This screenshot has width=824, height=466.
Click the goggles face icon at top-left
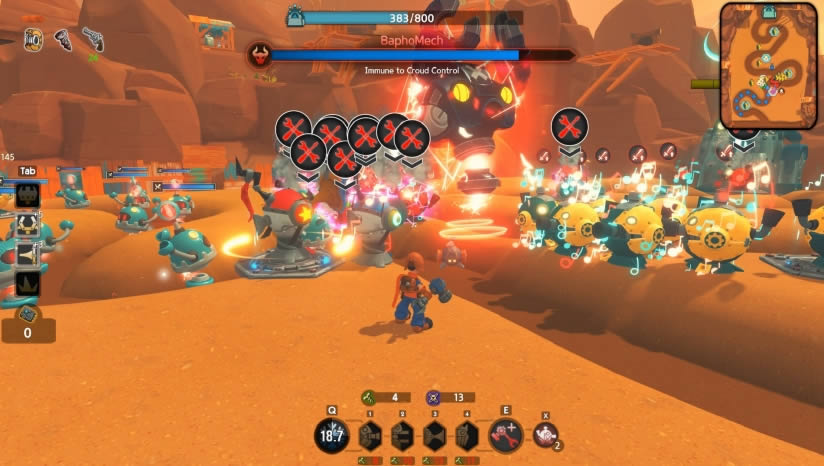click(33, 39)
